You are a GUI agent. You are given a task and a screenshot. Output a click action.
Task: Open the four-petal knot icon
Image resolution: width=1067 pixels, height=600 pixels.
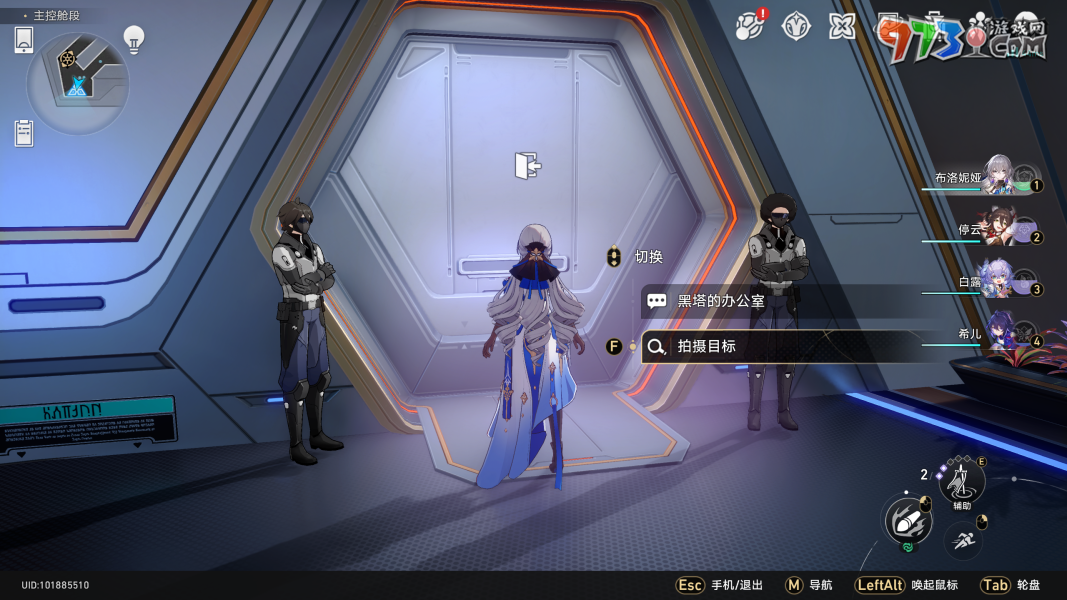click(x=842, y=27)
